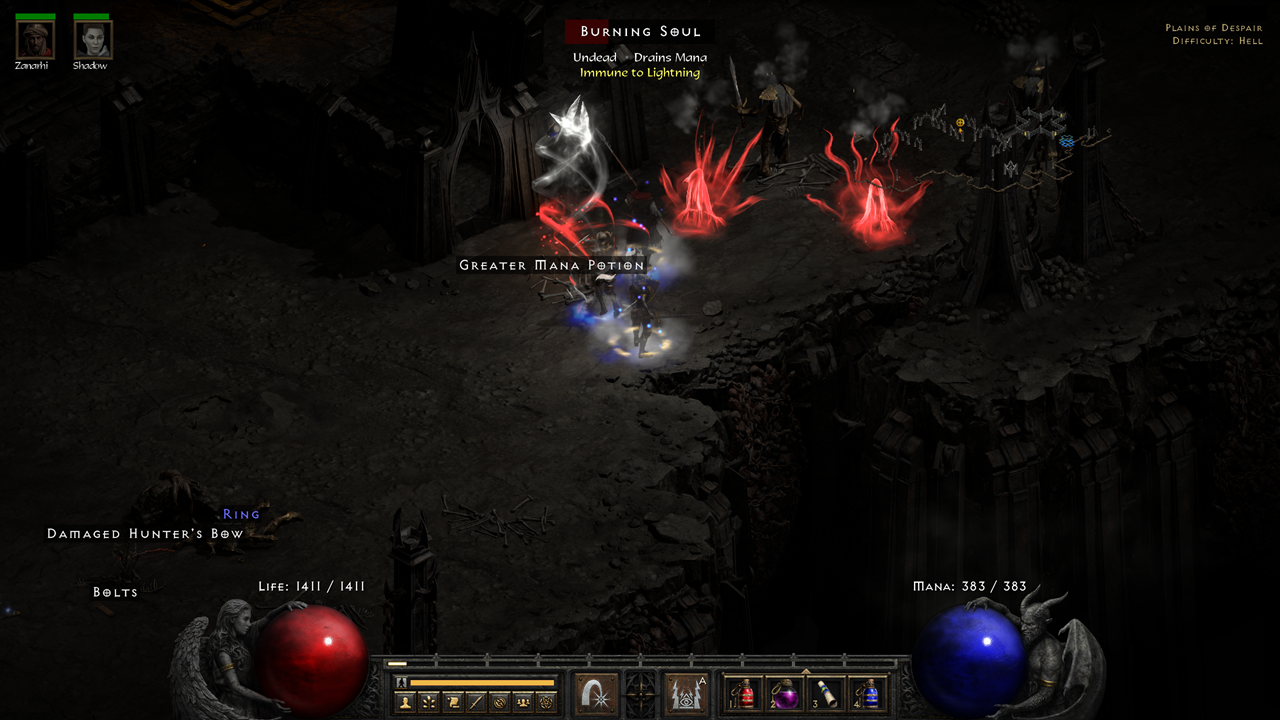Screen dimensions: 1280x720
Task: Expand the belt with the up arrow
Action: [x=806, y=672]
